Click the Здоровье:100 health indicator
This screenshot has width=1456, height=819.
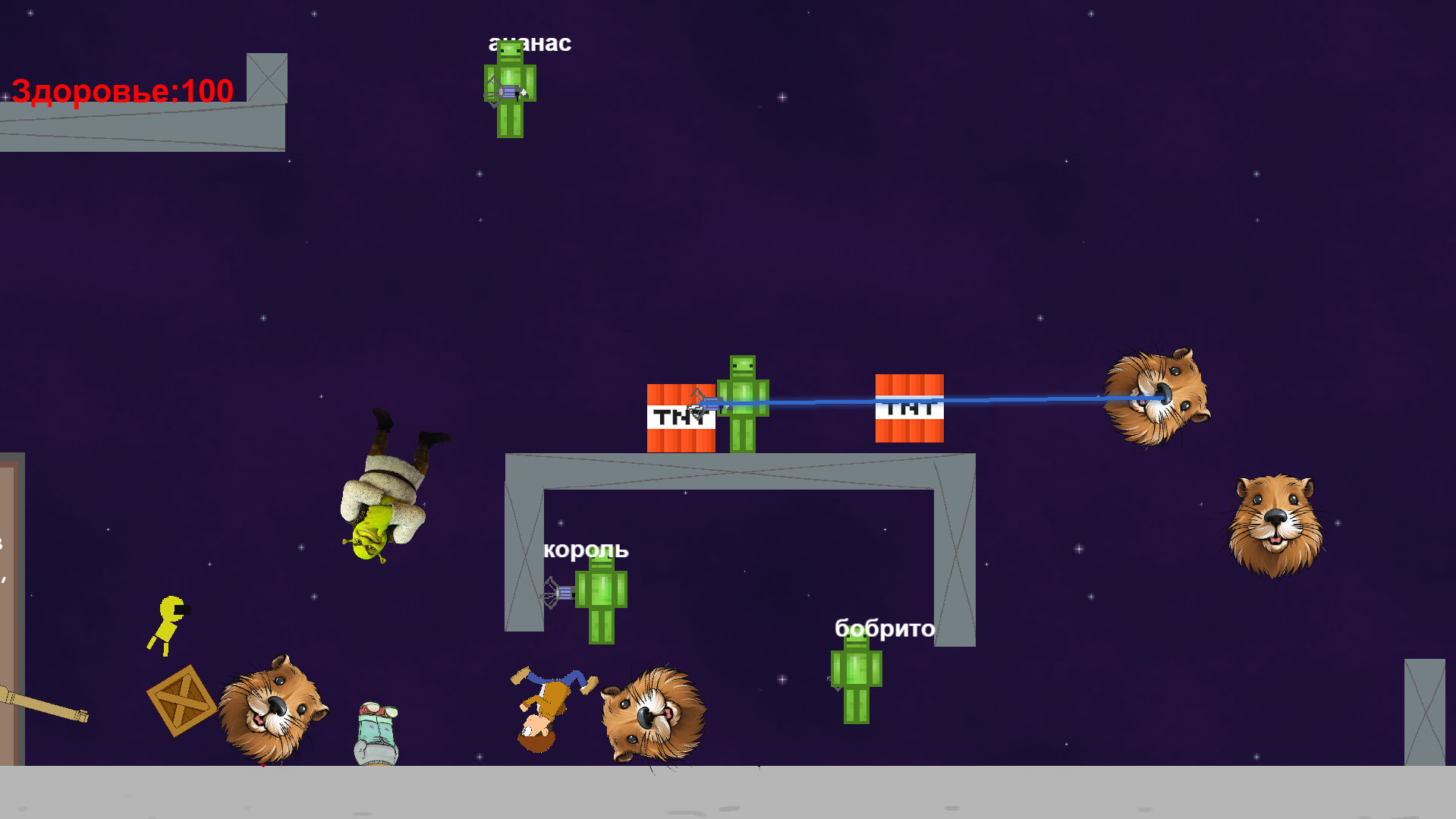tap(121, 91)
